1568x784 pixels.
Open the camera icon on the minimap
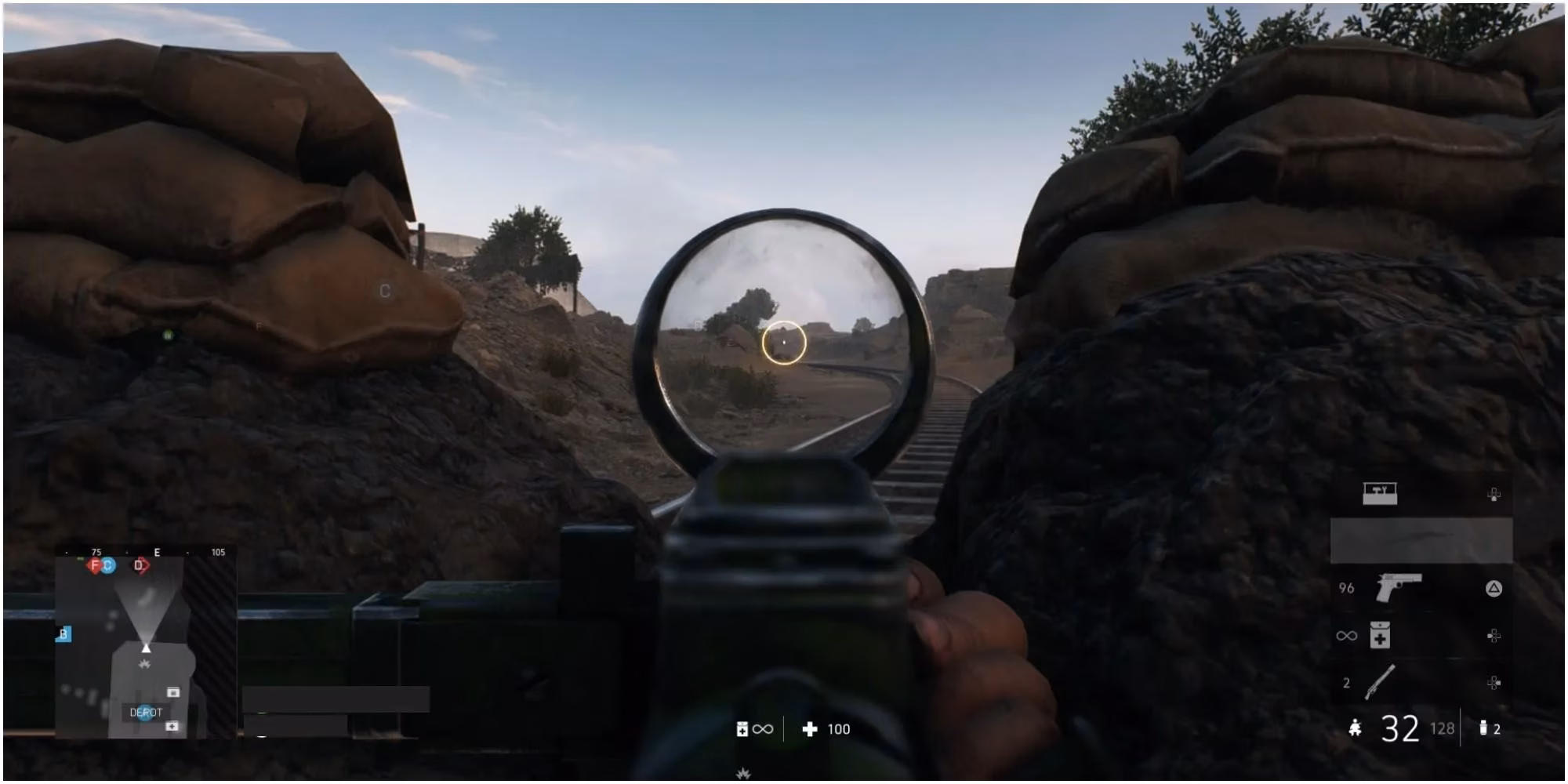pos(172,691)
